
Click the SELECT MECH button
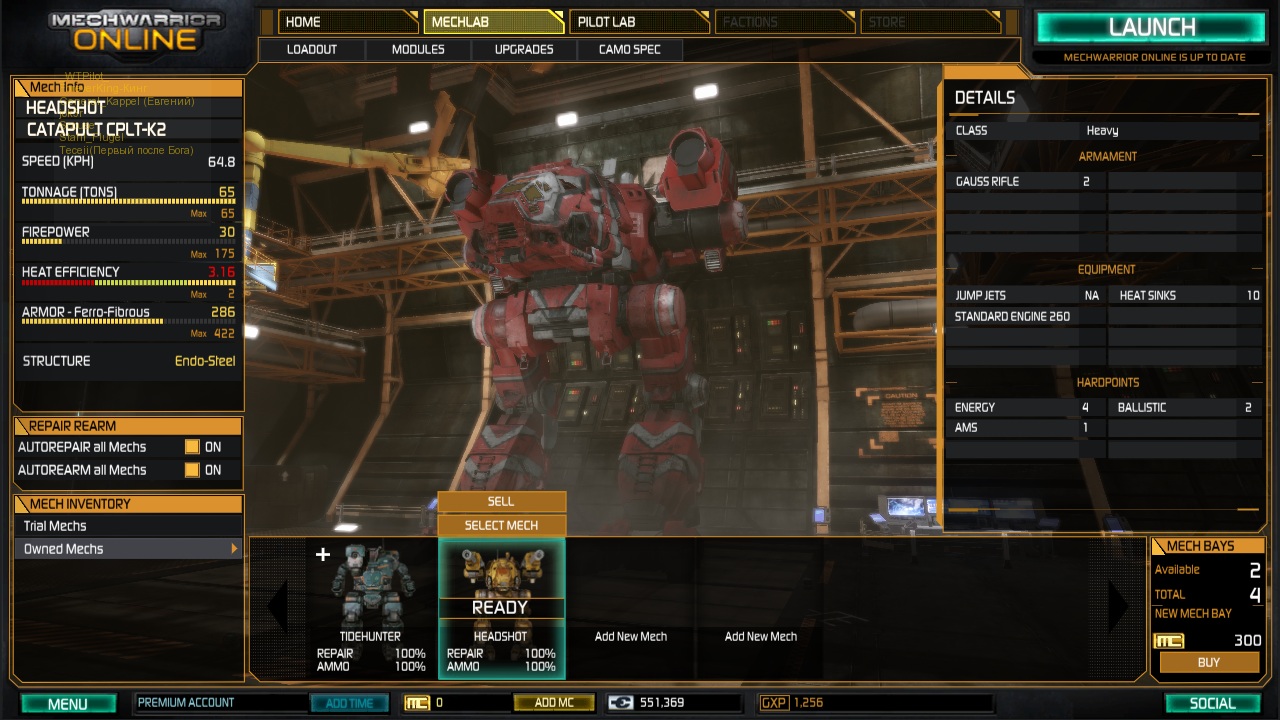click(501, 525)
